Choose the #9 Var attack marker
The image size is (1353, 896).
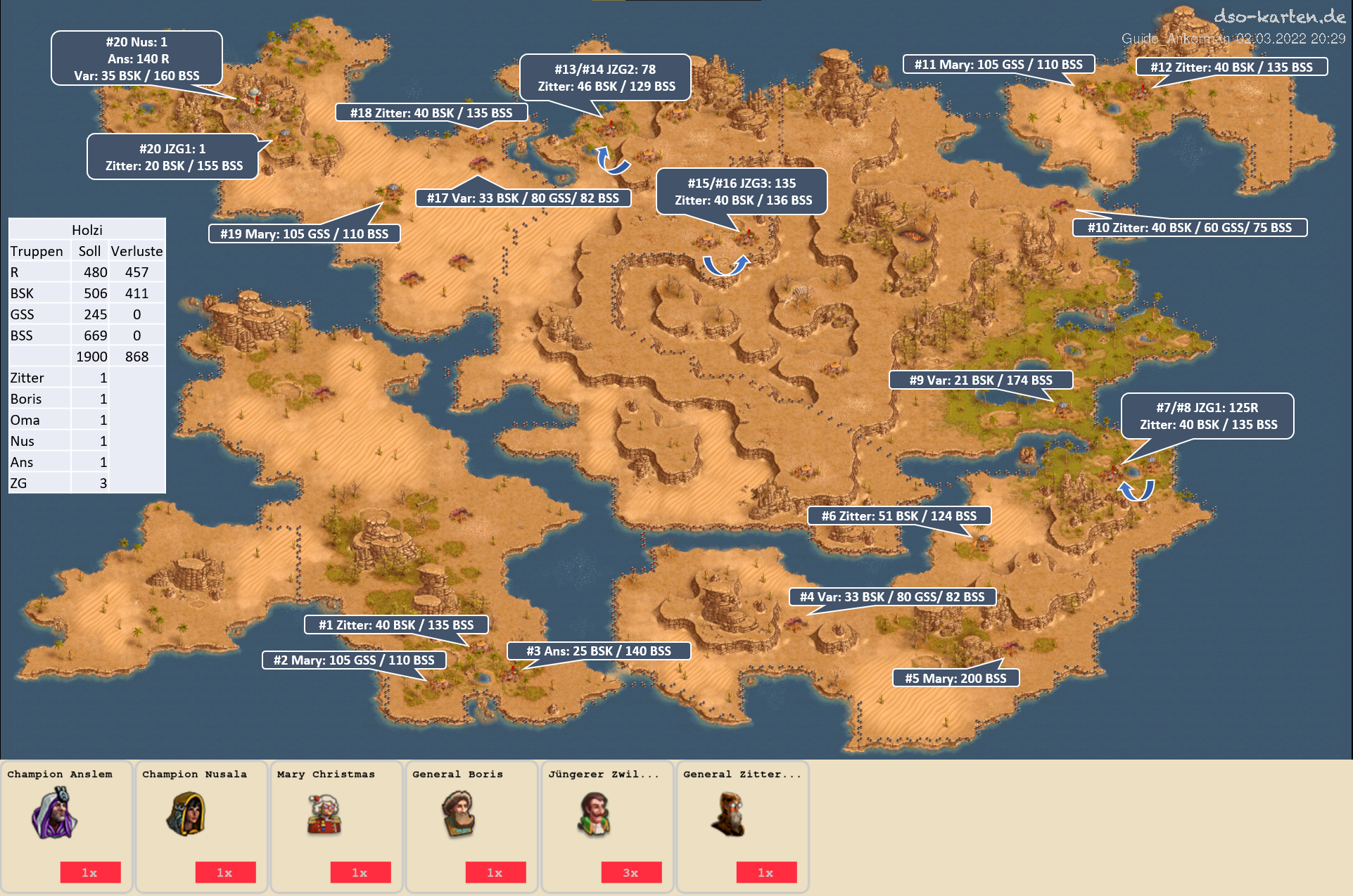981,380
